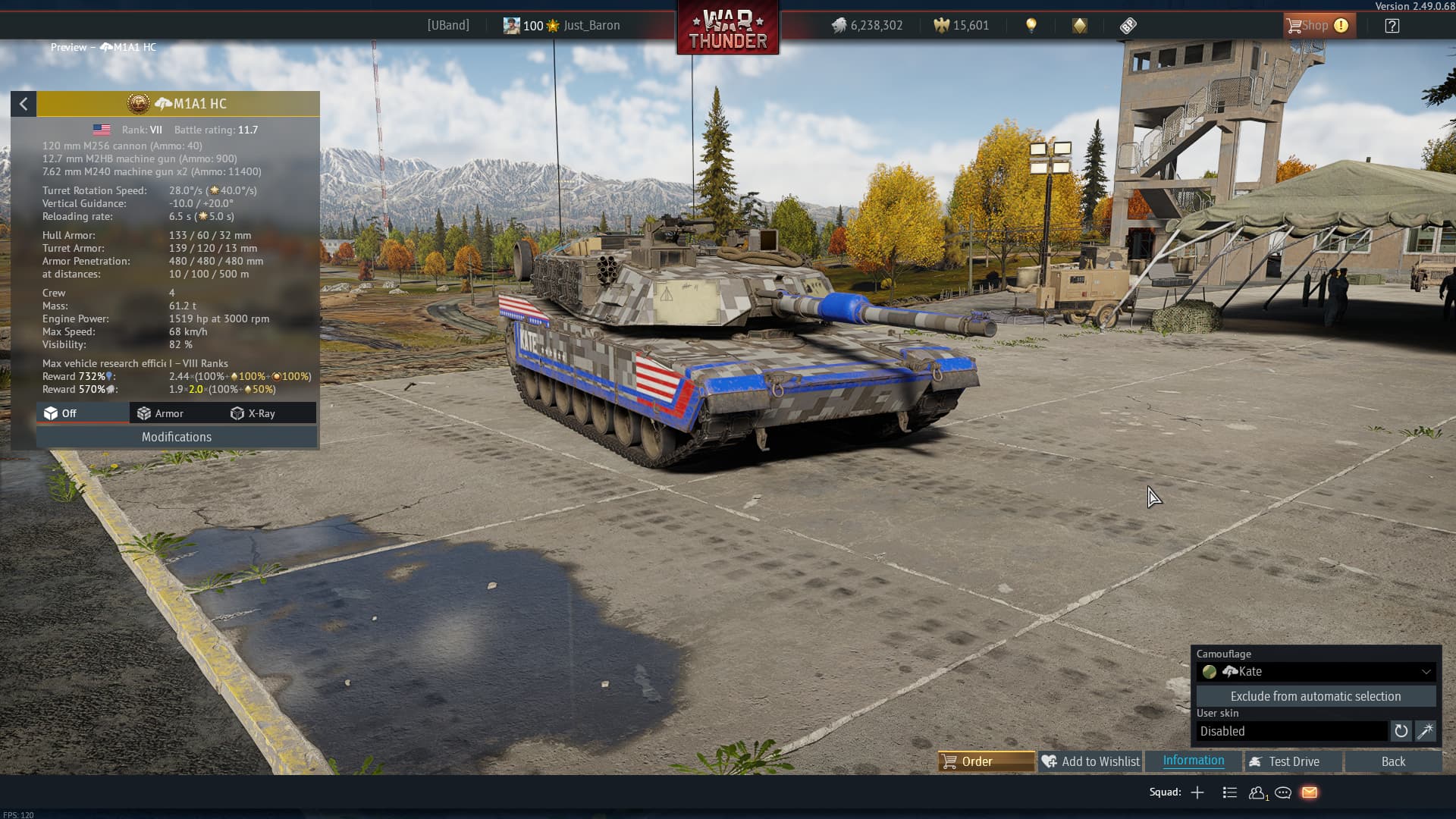
Task: Start a Test Drive
Action: (1293, 761)
